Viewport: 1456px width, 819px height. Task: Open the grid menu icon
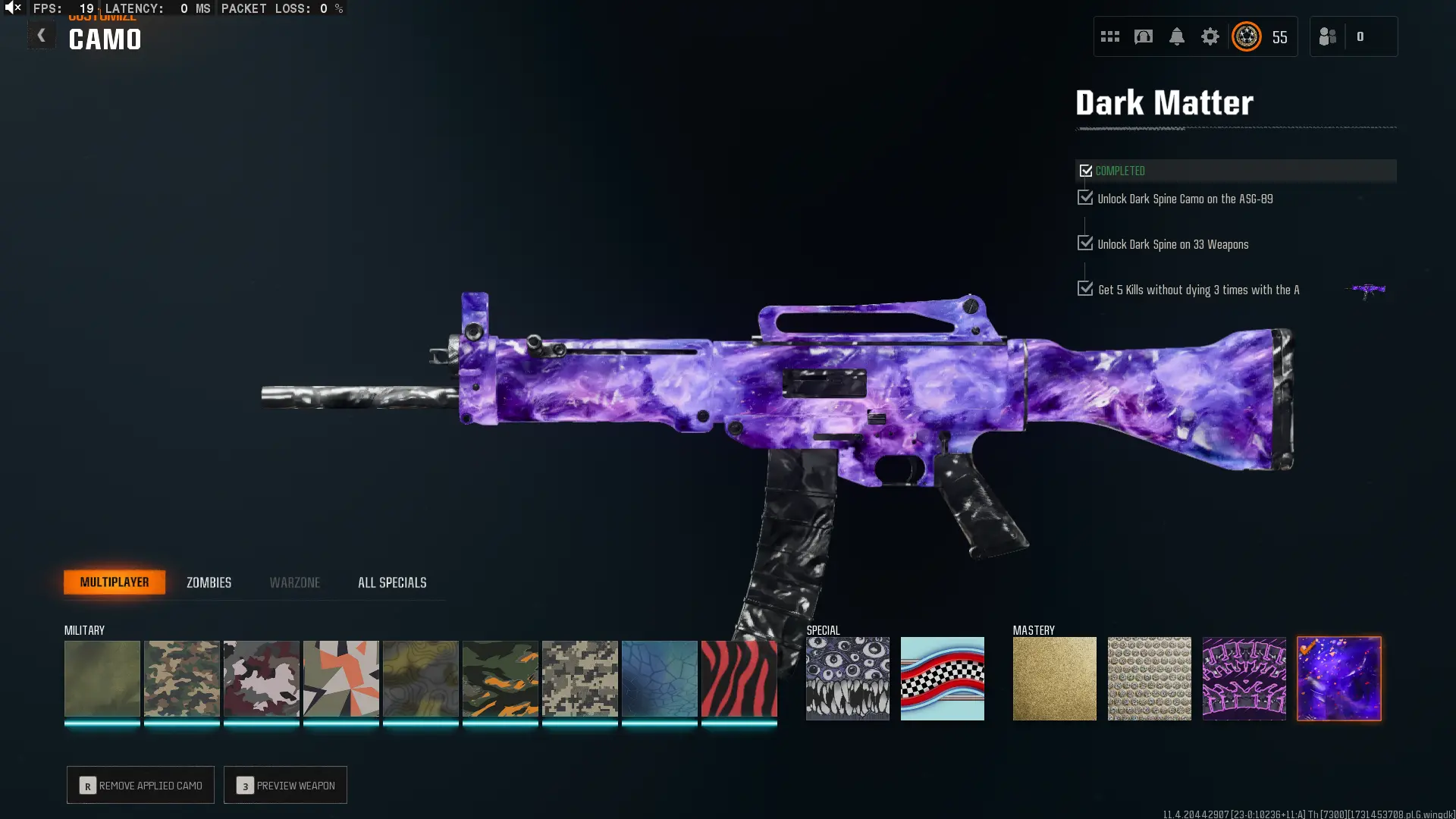pos(1109,36)
